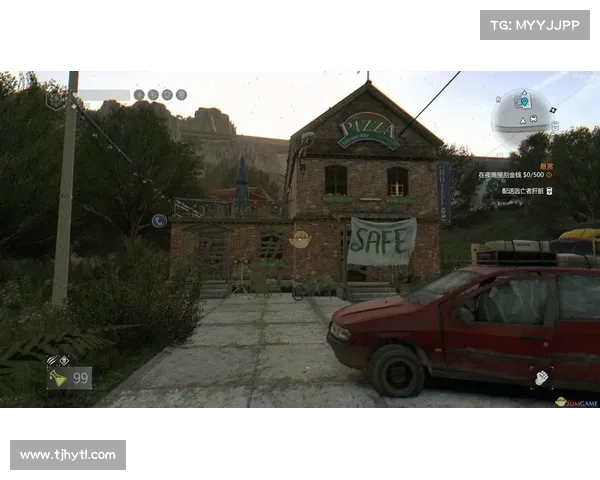This screenshot has height=480, width=600.
Task: Open the circular minimap
Action: (523, 117)
